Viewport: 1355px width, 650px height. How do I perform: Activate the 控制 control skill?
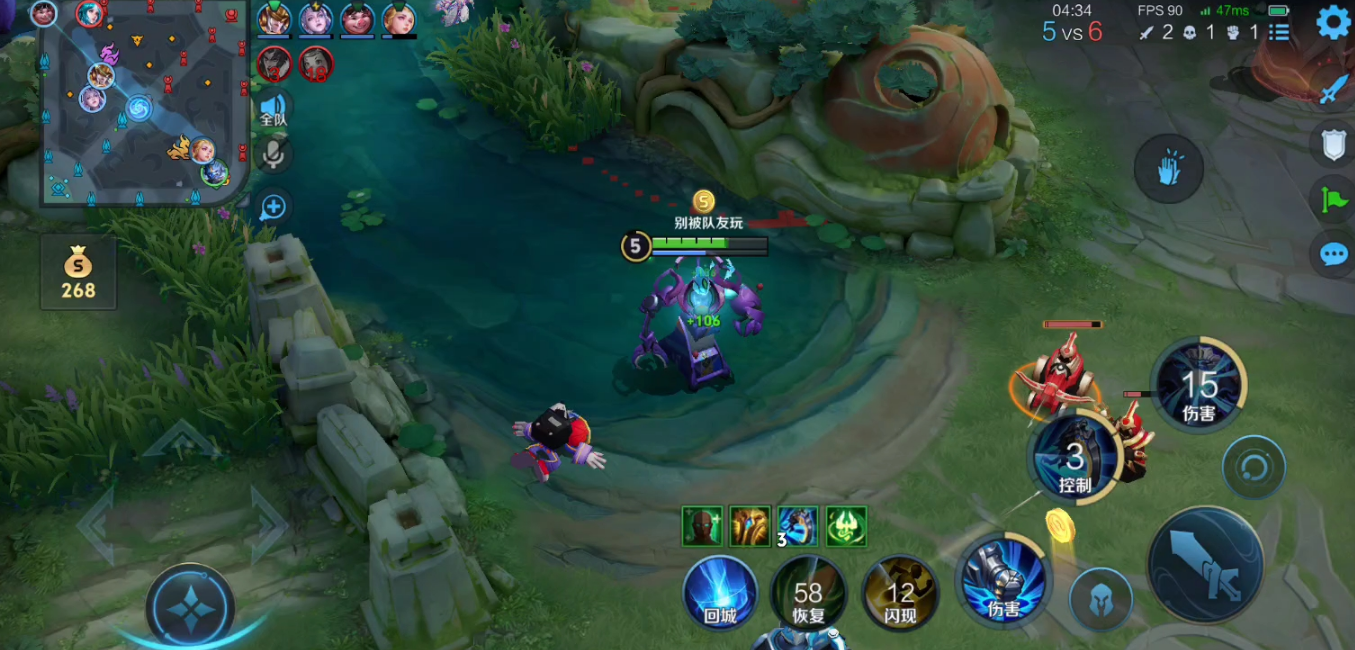coord(1075,460)
